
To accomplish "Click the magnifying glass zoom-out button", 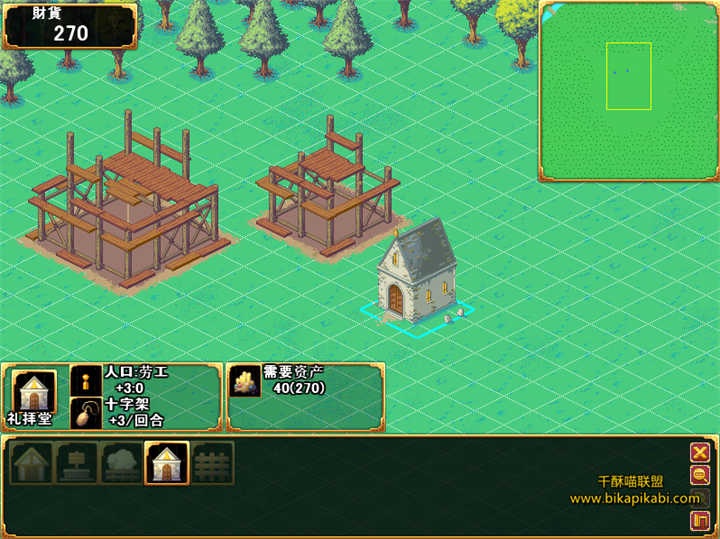I will (700, 476).
